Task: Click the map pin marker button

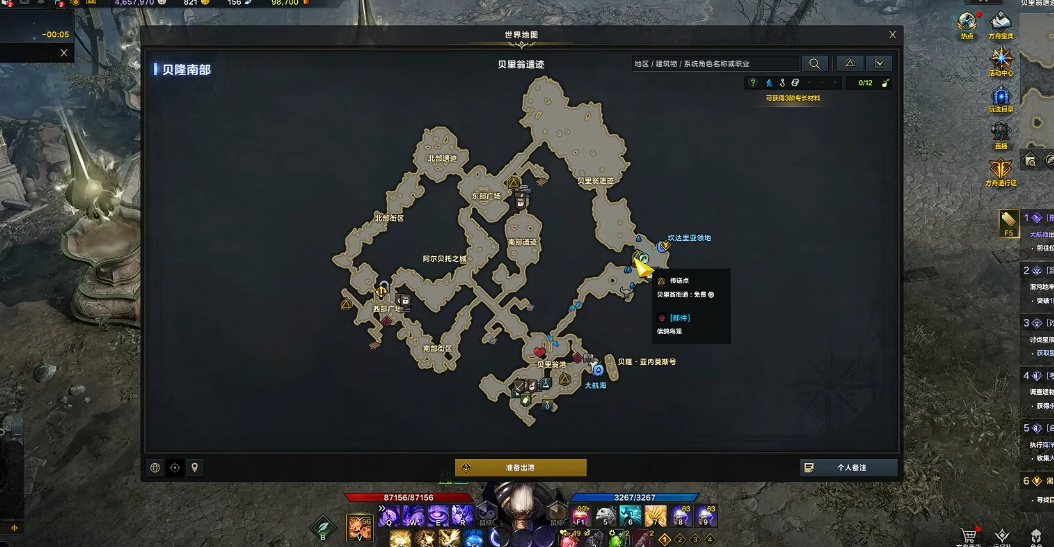Action: point(195,467)
